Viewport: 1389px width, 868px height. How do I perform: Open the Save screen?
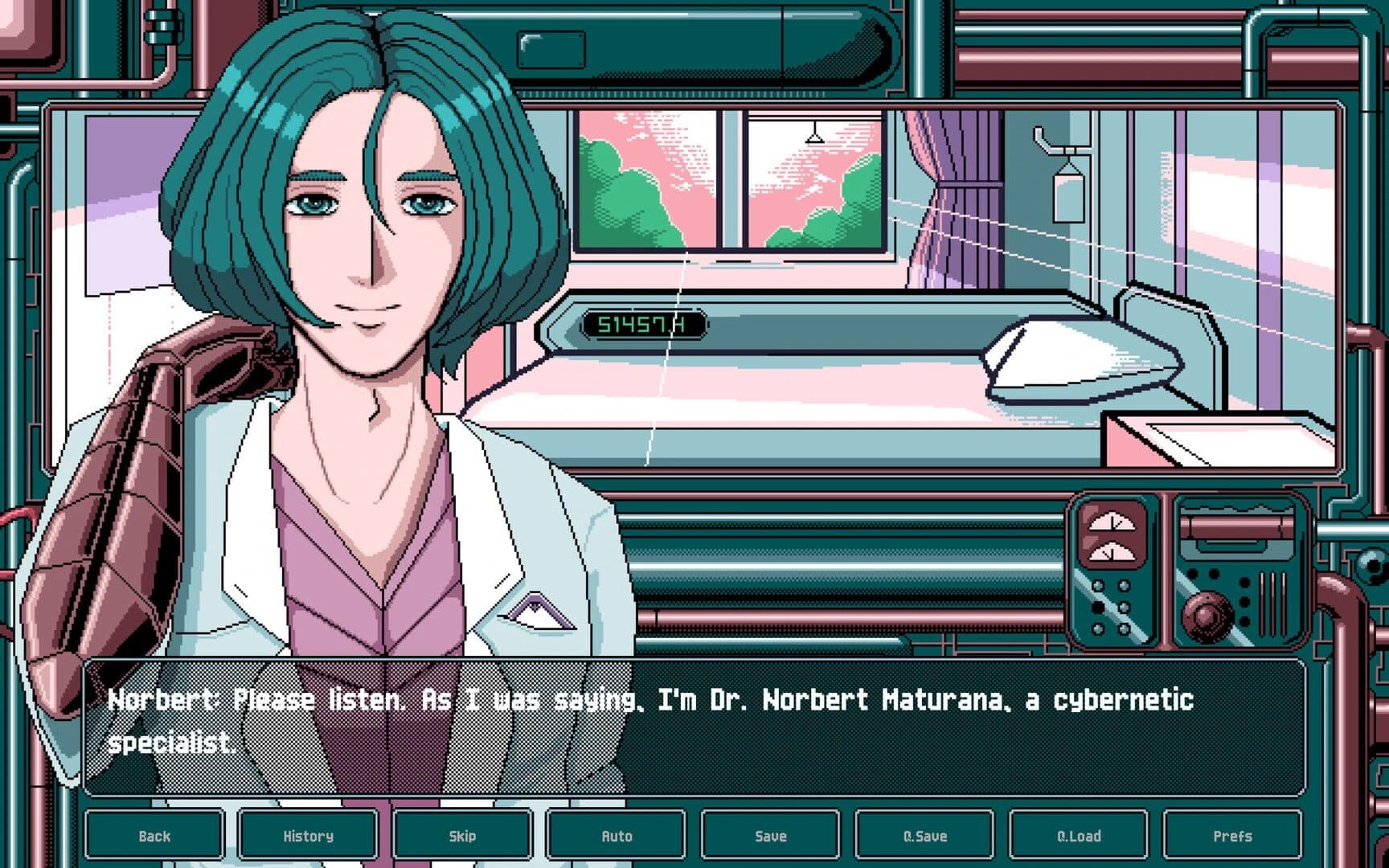tap(769, 836)
